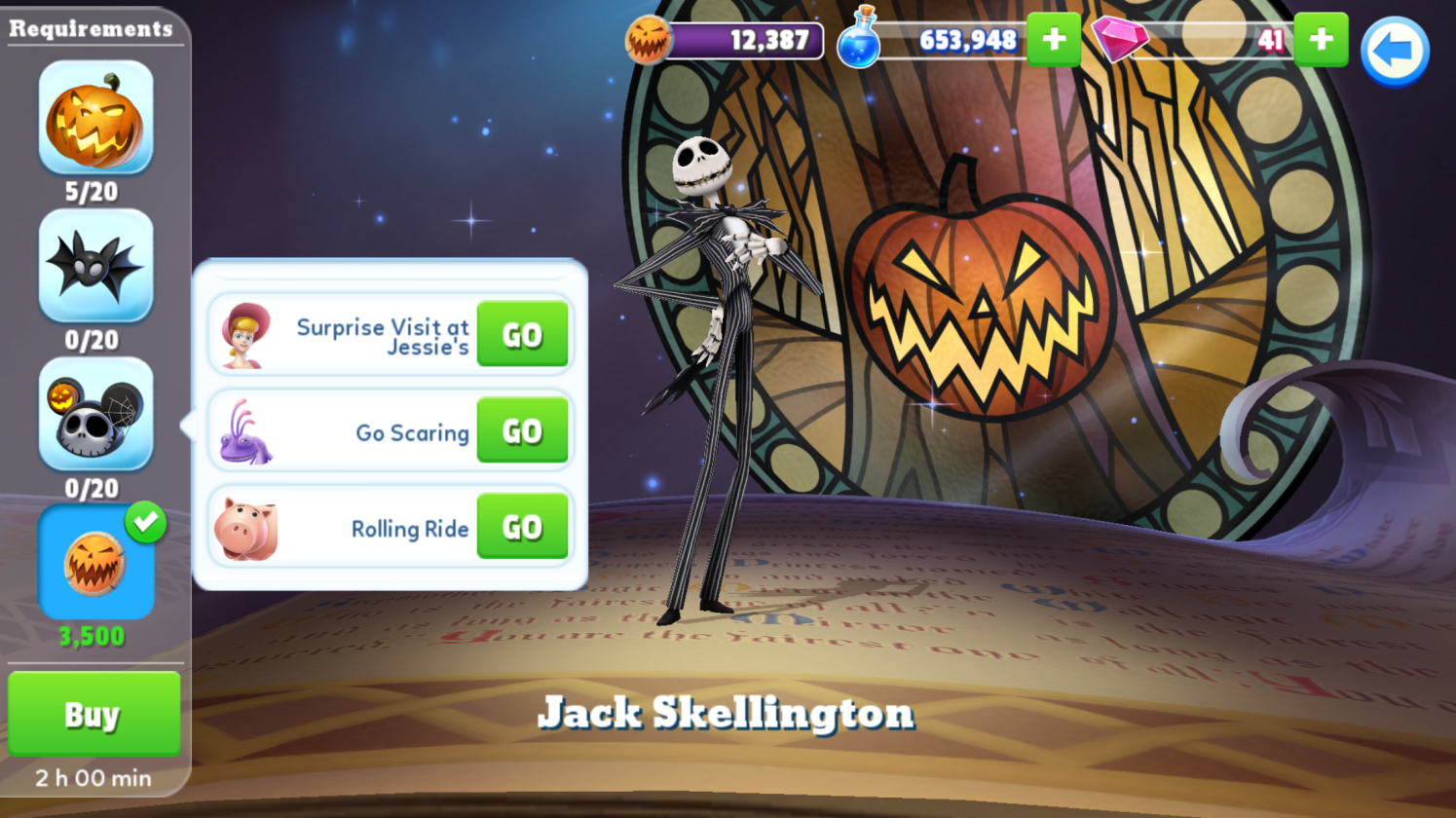Image resolution: width=1456 pixels, height=818 pixels.
Task: Go to Surprise Visit at Jessie's activity
Action: (522, 334)
